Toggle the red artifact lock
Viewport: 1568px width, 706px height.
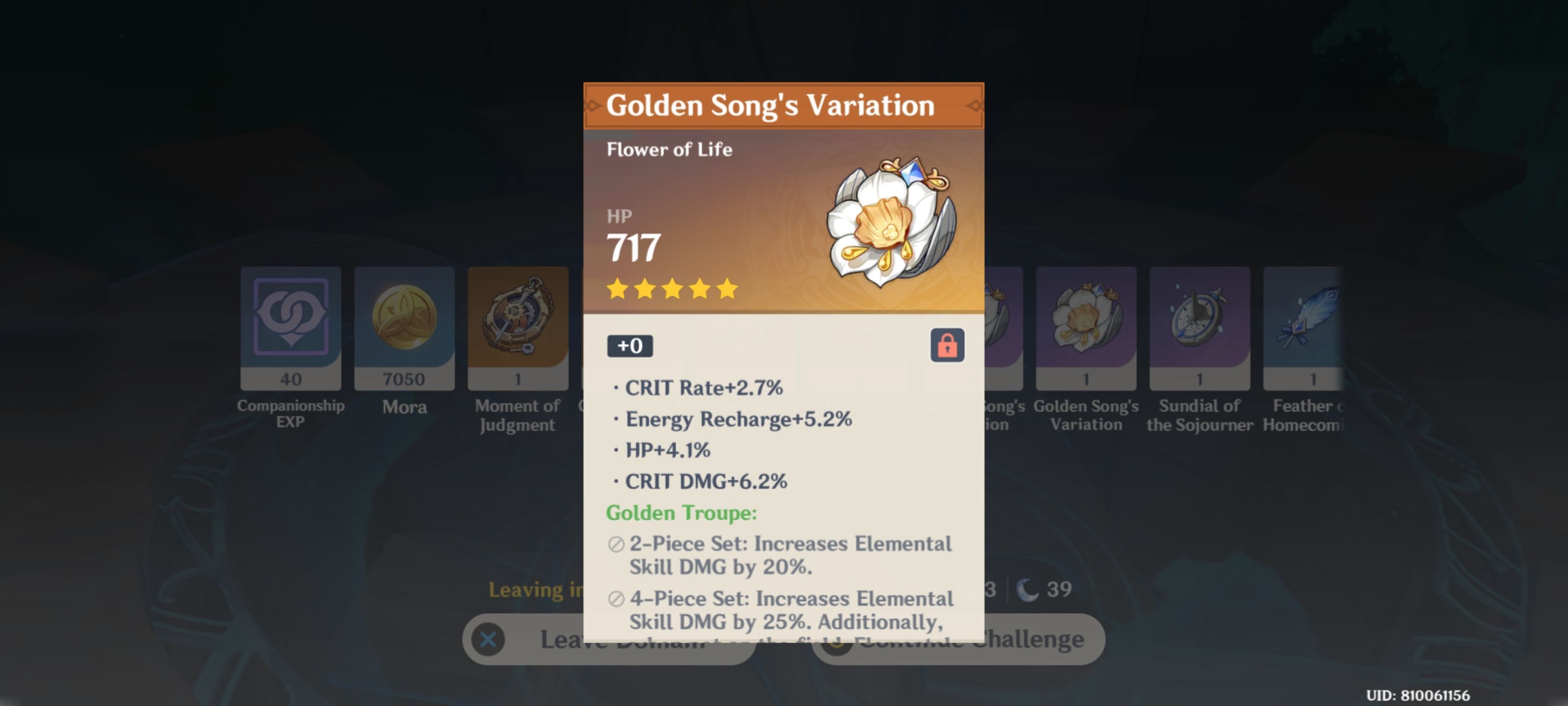click(x=948, y=344)
